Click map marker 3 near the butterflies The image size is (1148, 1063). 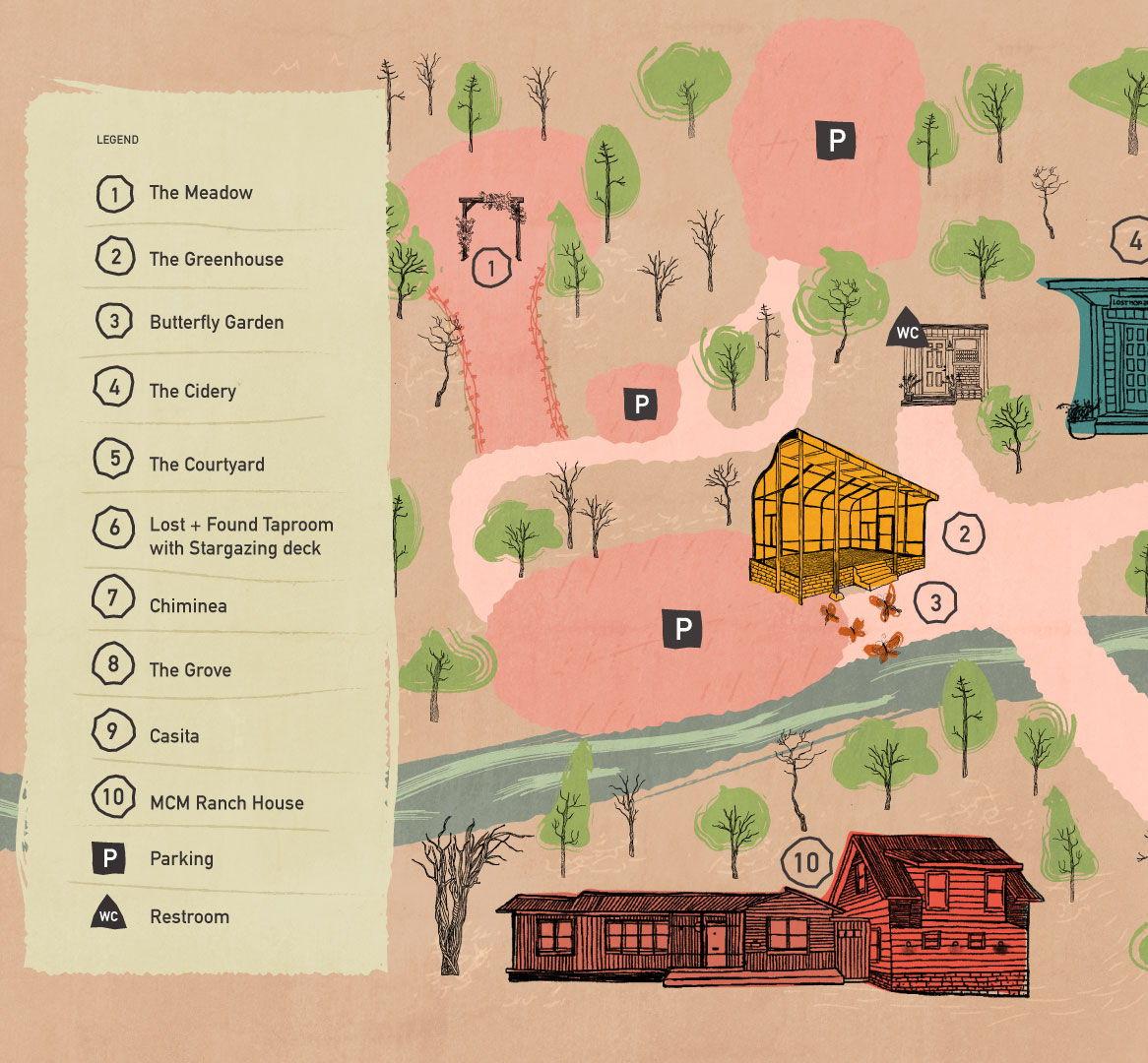point(935,602)
